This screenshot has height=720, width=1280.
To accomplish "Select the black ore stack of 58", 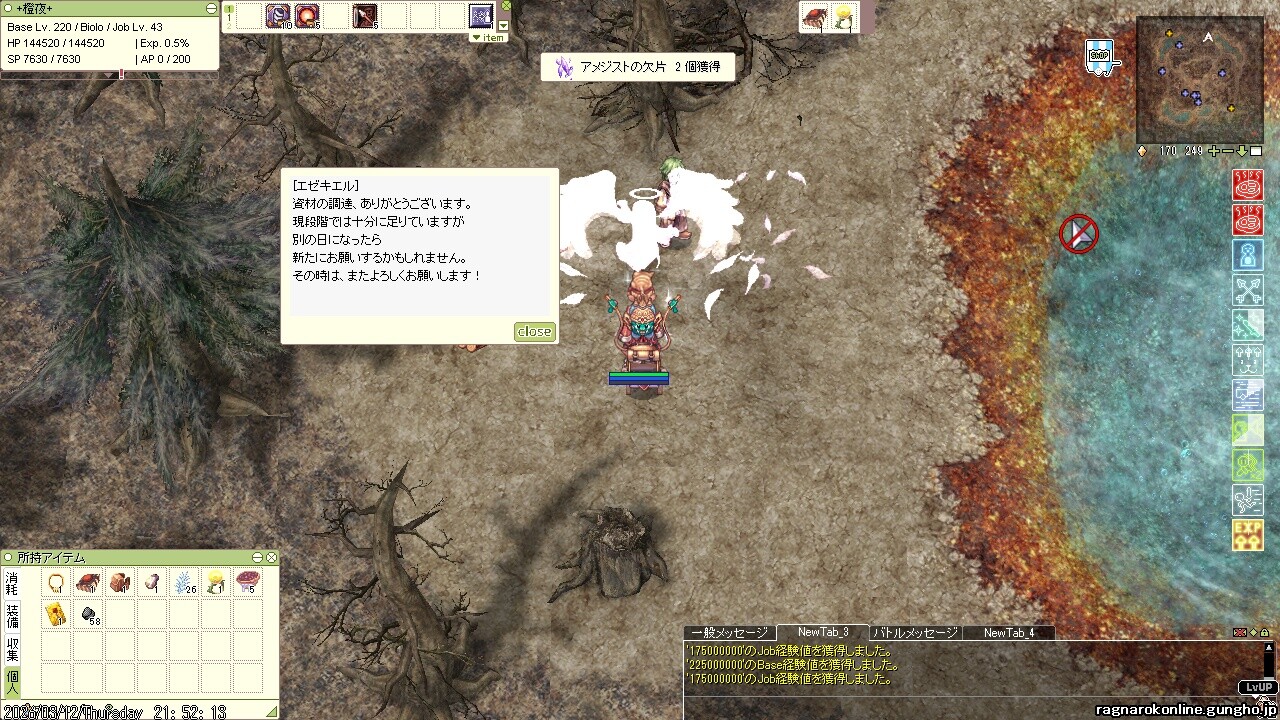I will point(89,614).
